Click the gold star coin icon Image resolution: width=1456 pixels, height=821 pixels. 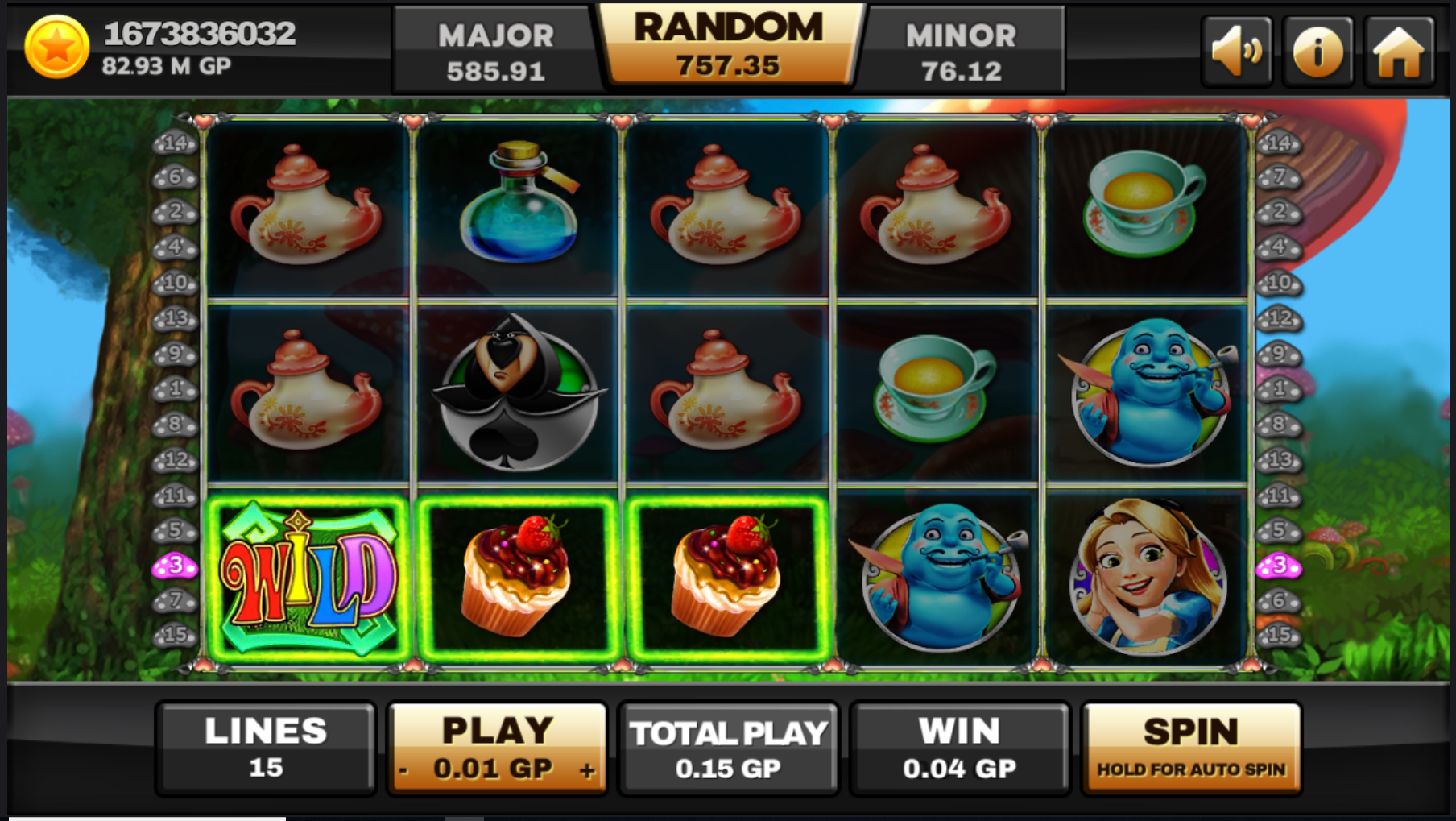pos(56,47)
